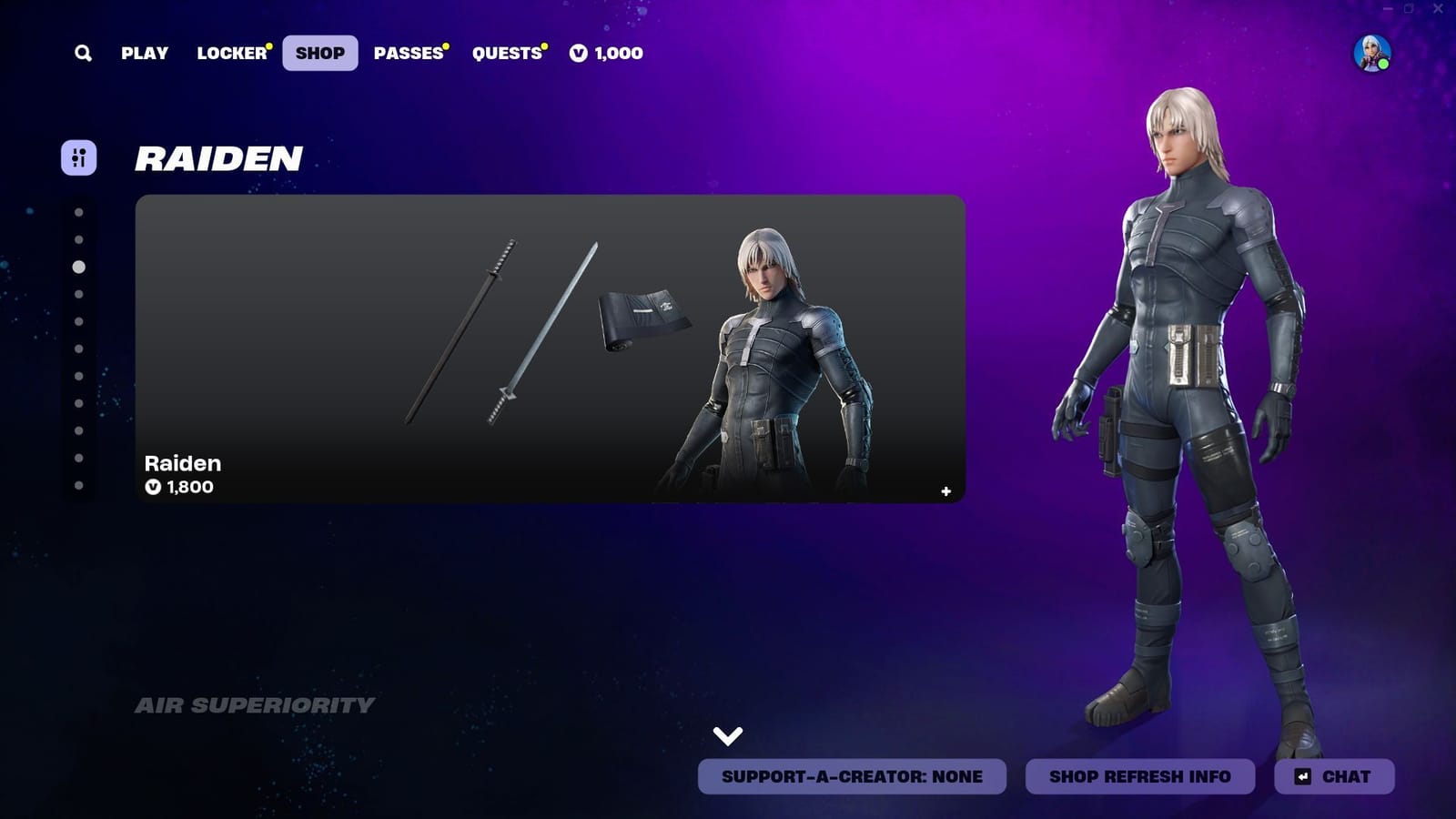Click the gift/shop category icon beside RAIDEN
The width and height of the screenshot is (1456, 819).
pyautogui.click(x=80, y=157)
